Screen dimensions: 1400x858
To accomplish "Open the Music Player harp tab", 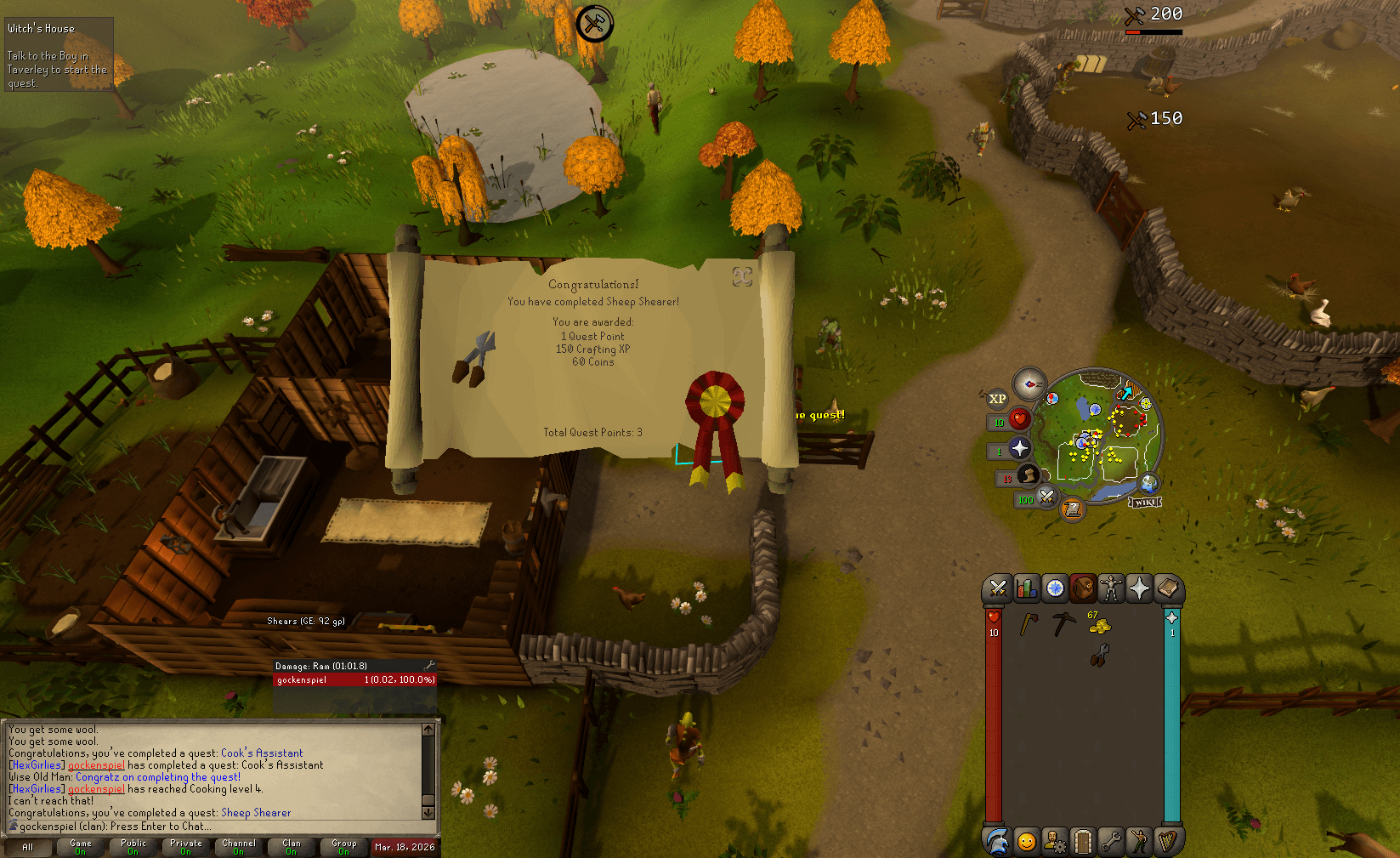I will click(1169, 840).
